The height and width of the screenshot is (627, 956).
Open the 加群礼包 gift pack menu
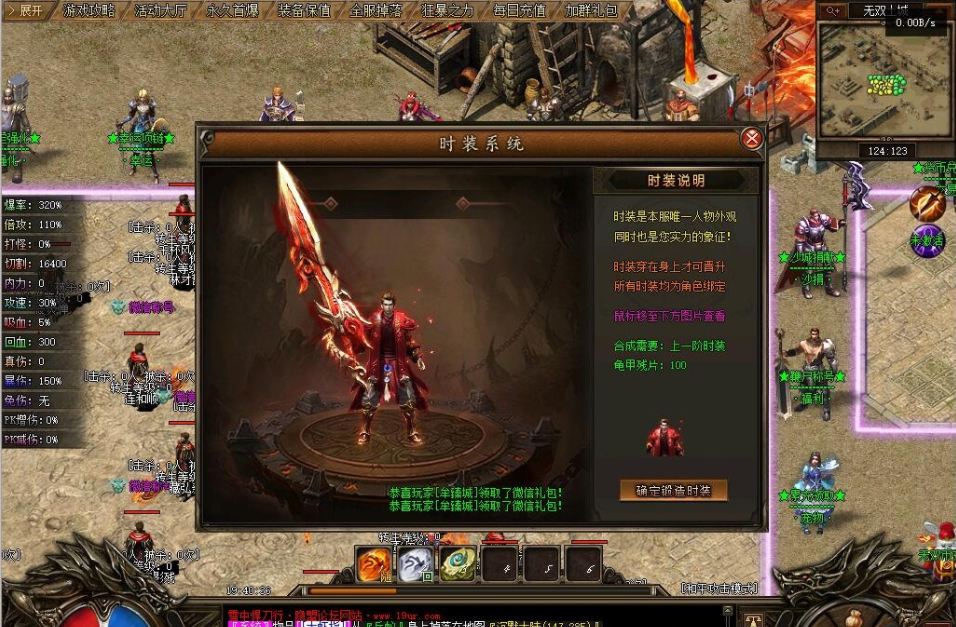coord(592,11)
